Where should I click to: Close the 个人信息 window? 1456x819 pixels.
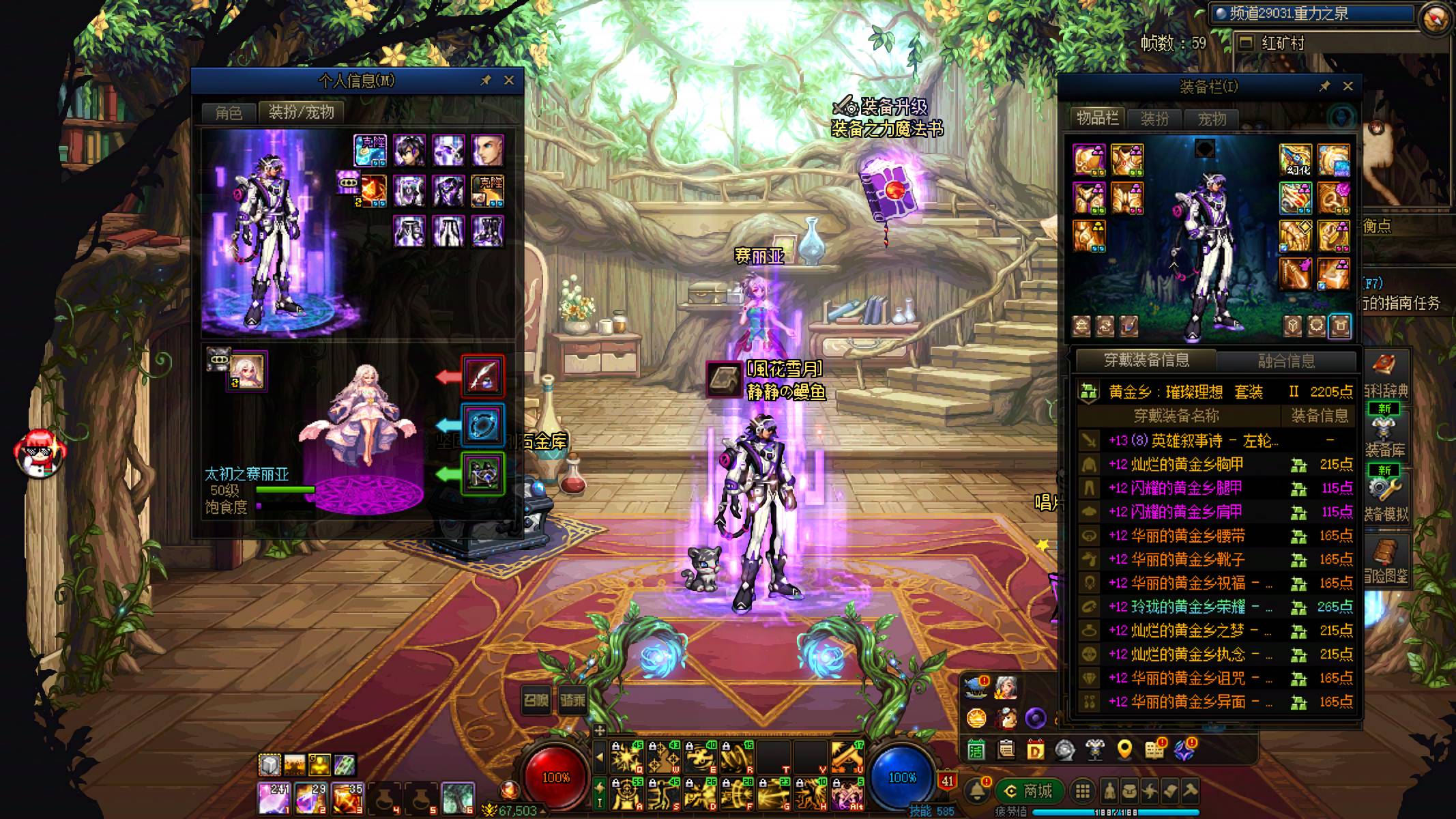point(509,81)
